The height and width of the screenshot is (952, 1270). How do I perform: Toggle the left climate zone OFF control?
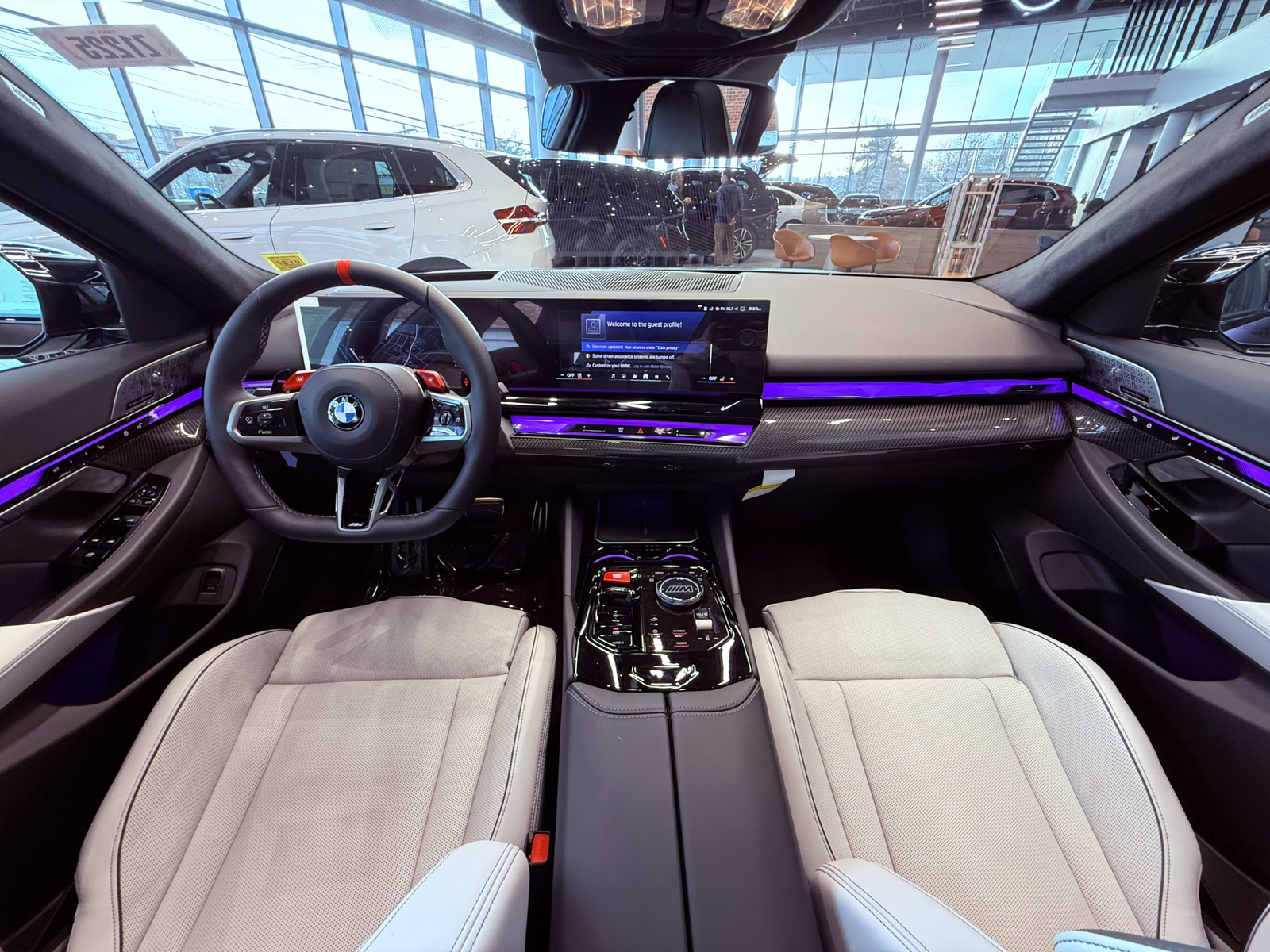[569, 375]
